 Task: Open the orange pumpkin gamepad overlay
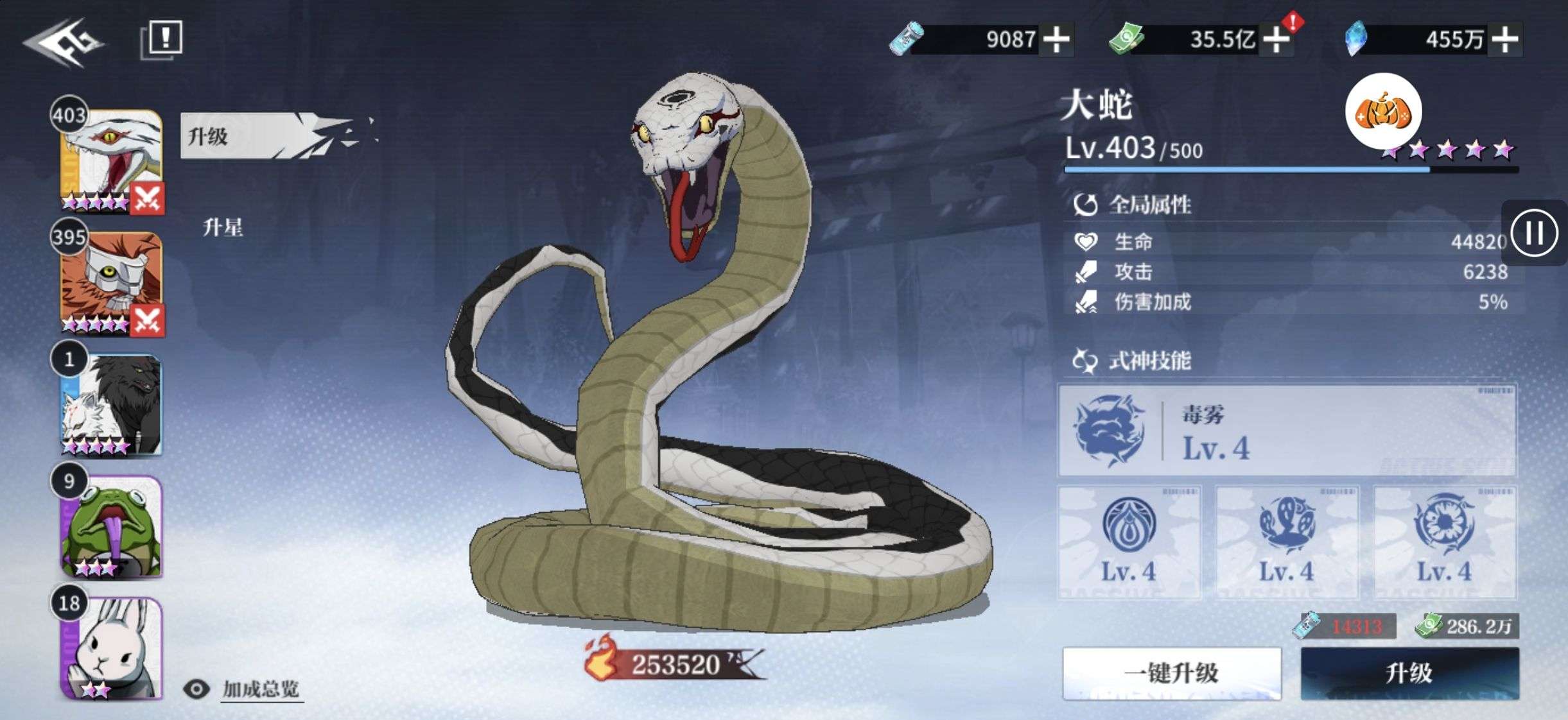(1383, 112)
